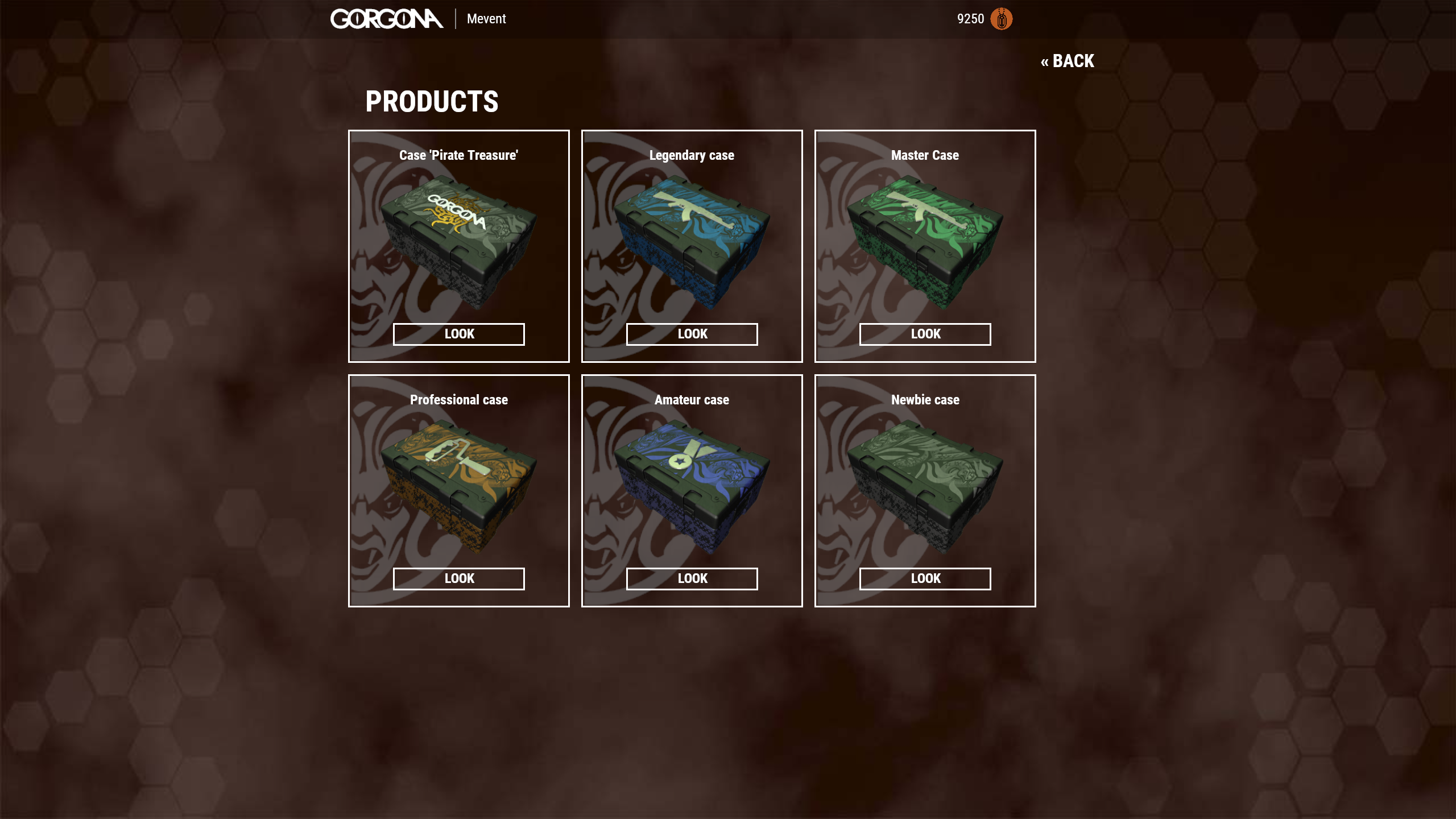The height and width of the screenshot is (819, 1456).
Task: Choose LOOK for the Newbie case
Action: click(x=925, y=578)
